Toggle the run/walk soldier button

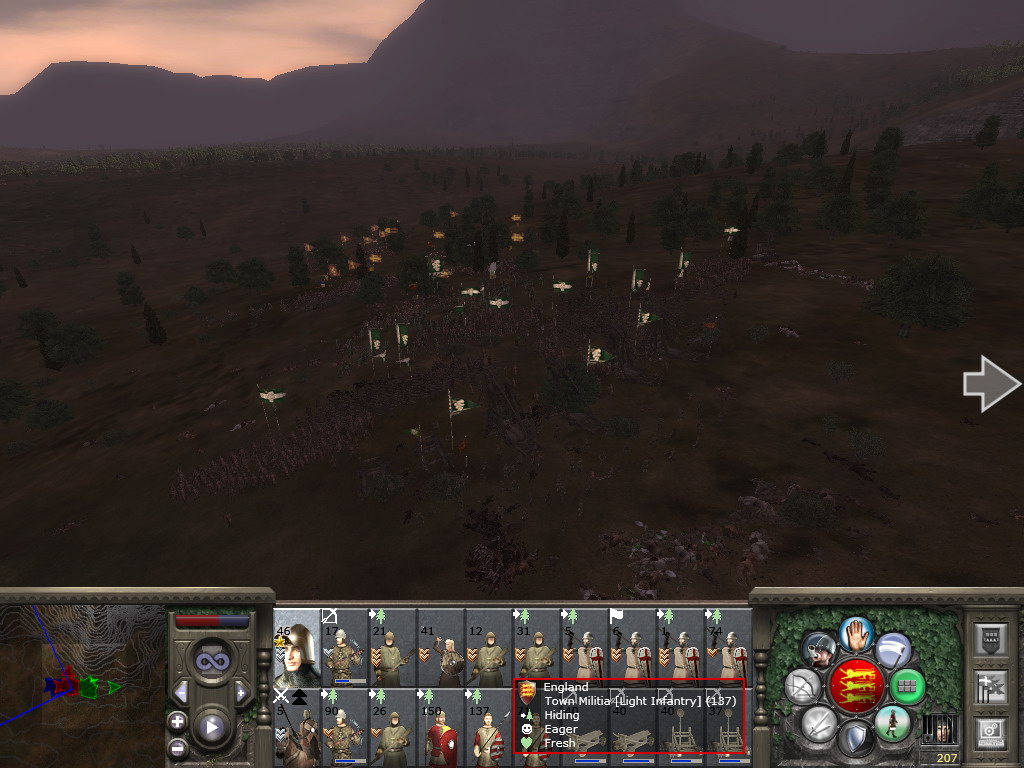click(892, 723)
